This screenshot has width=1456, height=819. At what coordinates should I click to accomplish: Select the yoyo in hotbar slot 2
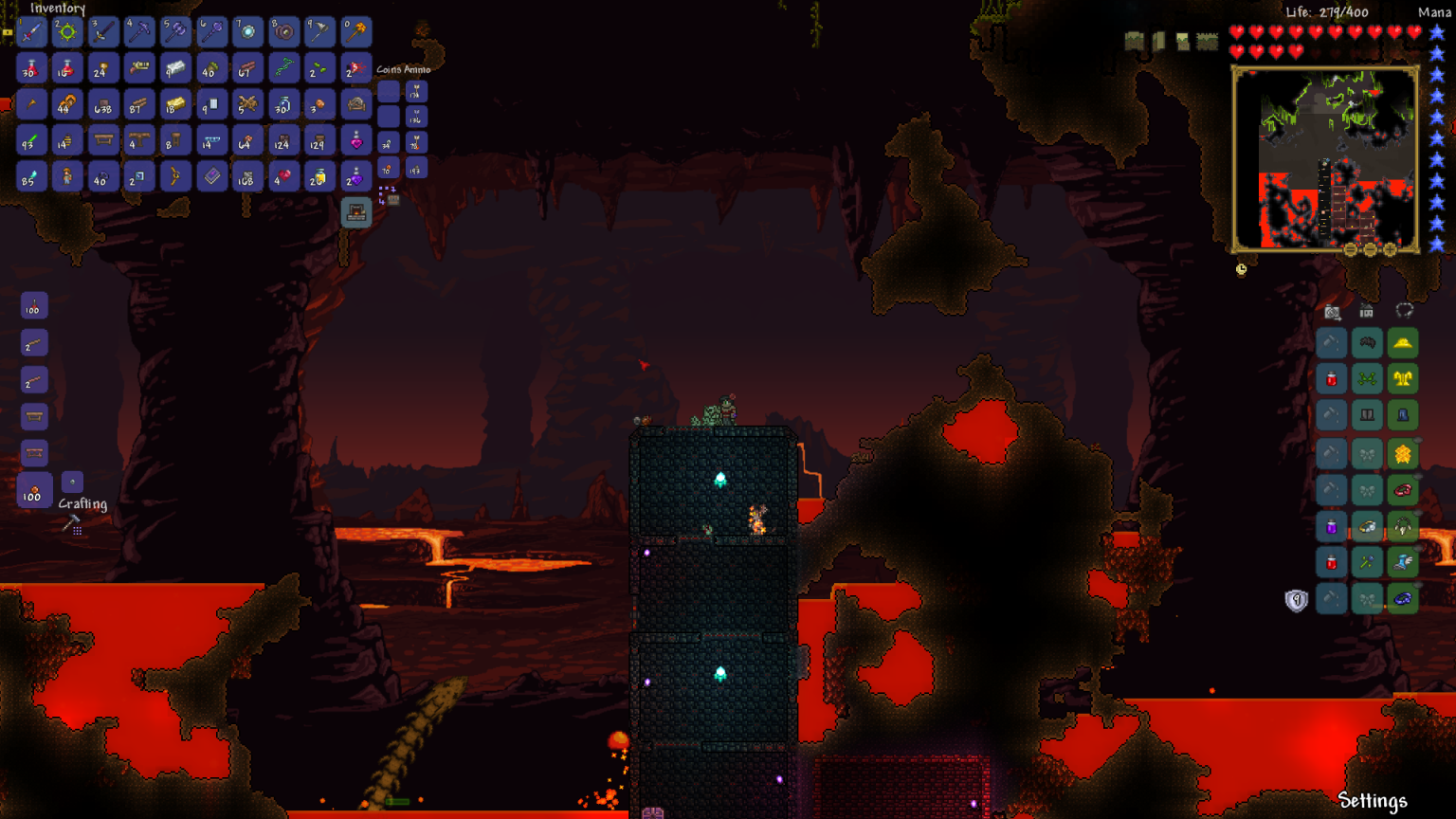coord(67,32)
